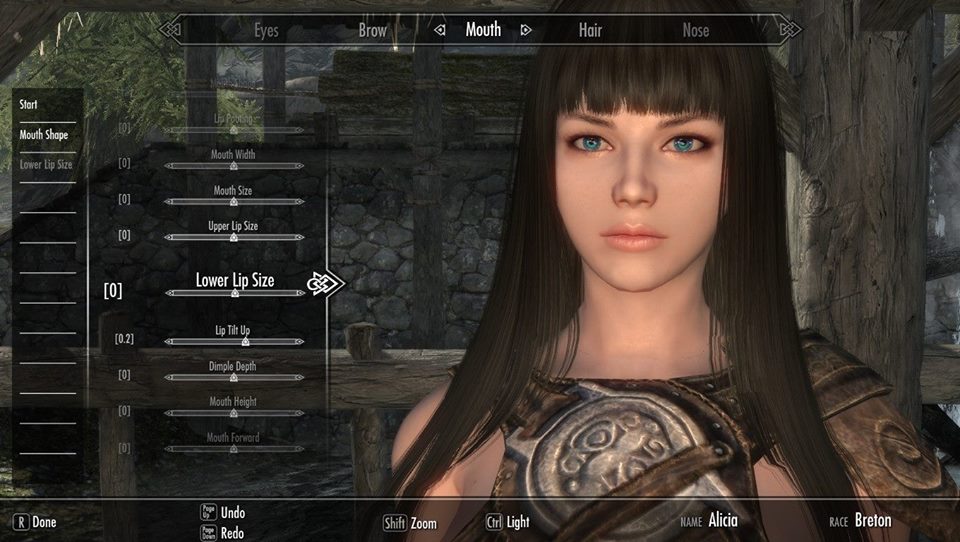This screenshot has width=960, height=542.
Task: Switch to the Hair tab
Action: [590, 31]
